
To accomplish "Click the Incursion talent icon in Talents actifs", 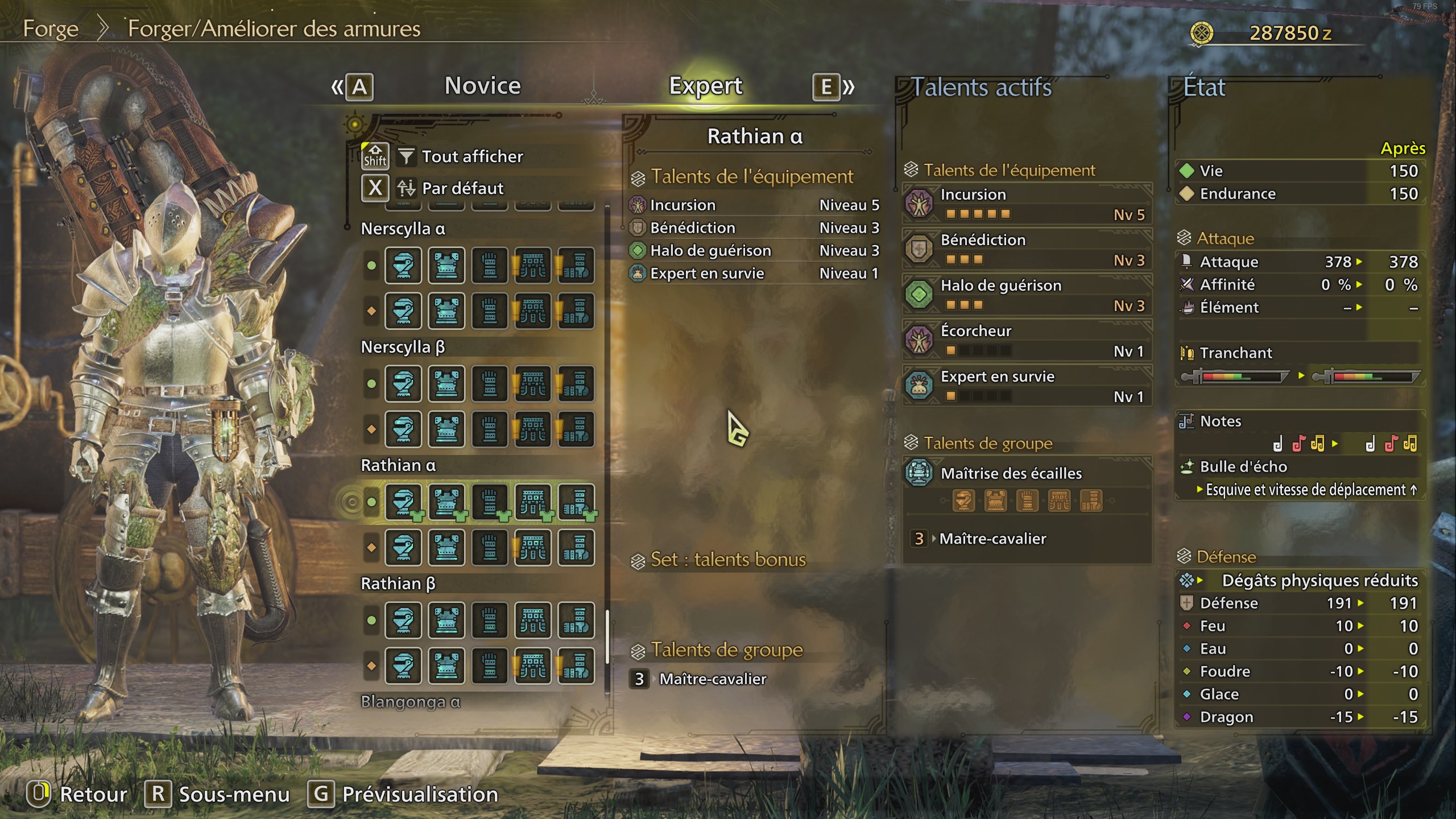I will (x=918, y=204).
